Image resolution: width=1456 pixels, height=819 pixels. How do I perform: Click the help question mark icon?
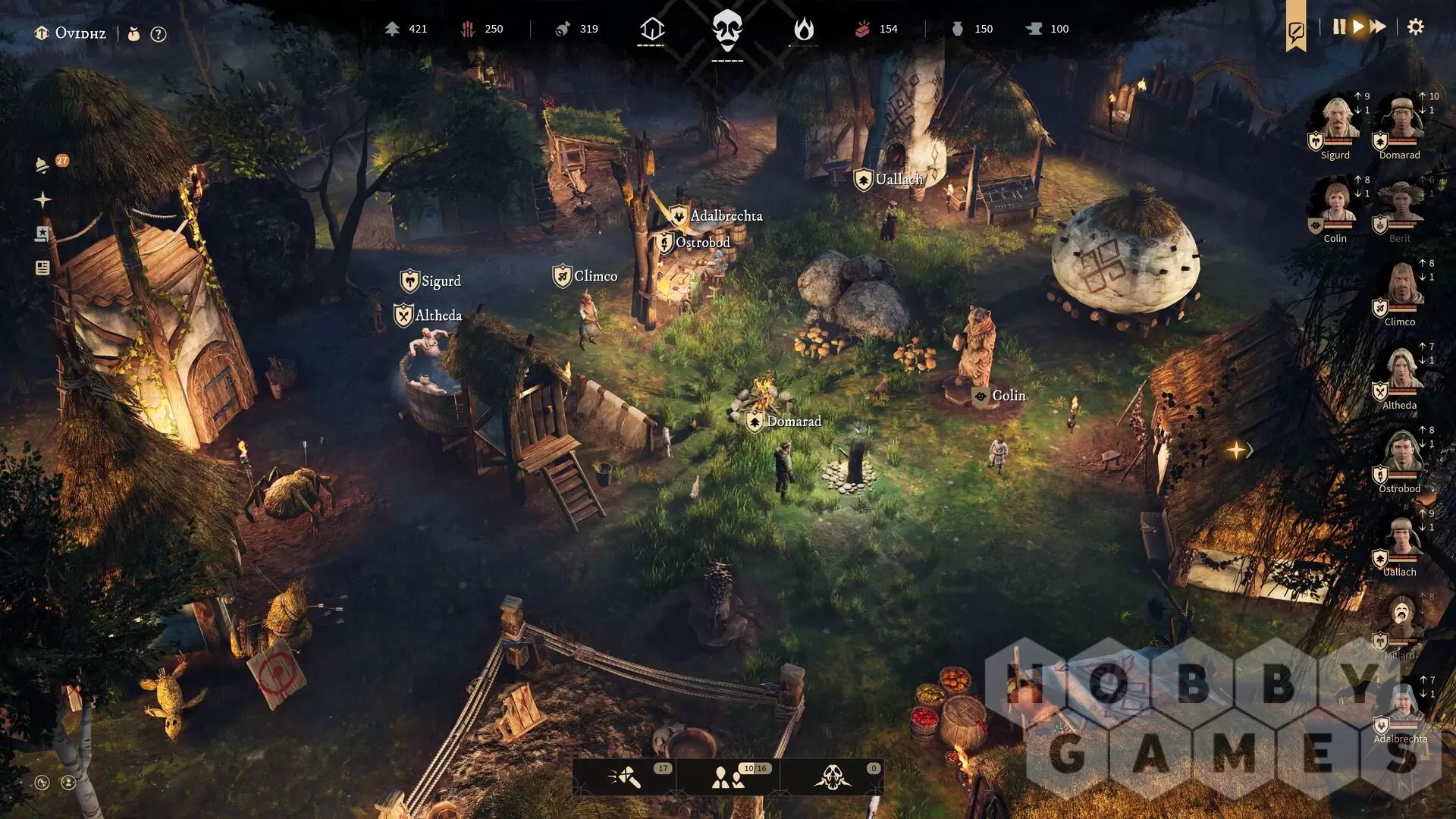tap(158, 34)
